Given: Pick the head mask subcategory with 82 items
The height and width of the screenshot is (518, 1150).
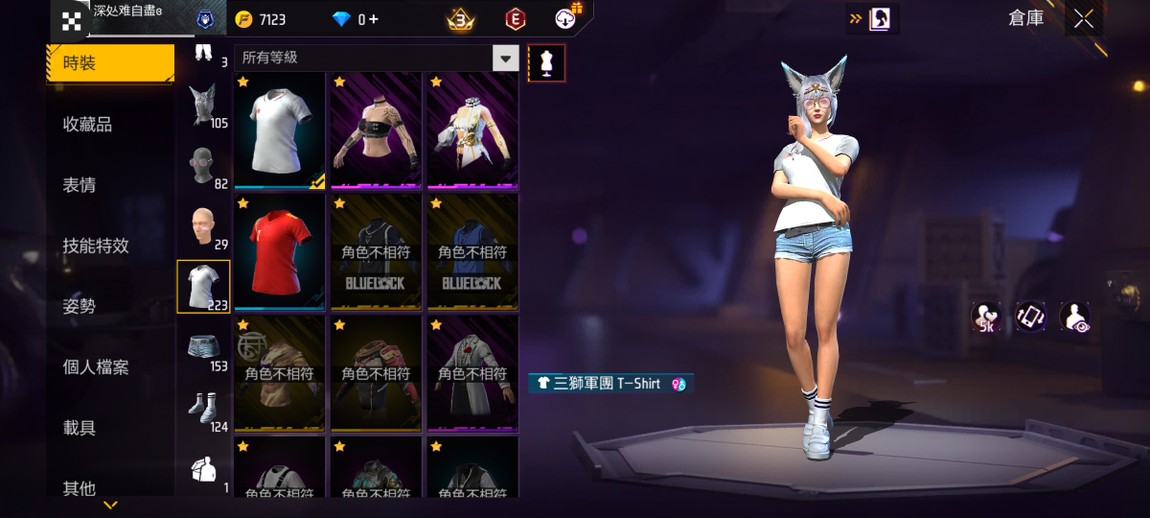Looking at the screenshot, I should pos(204,166).
